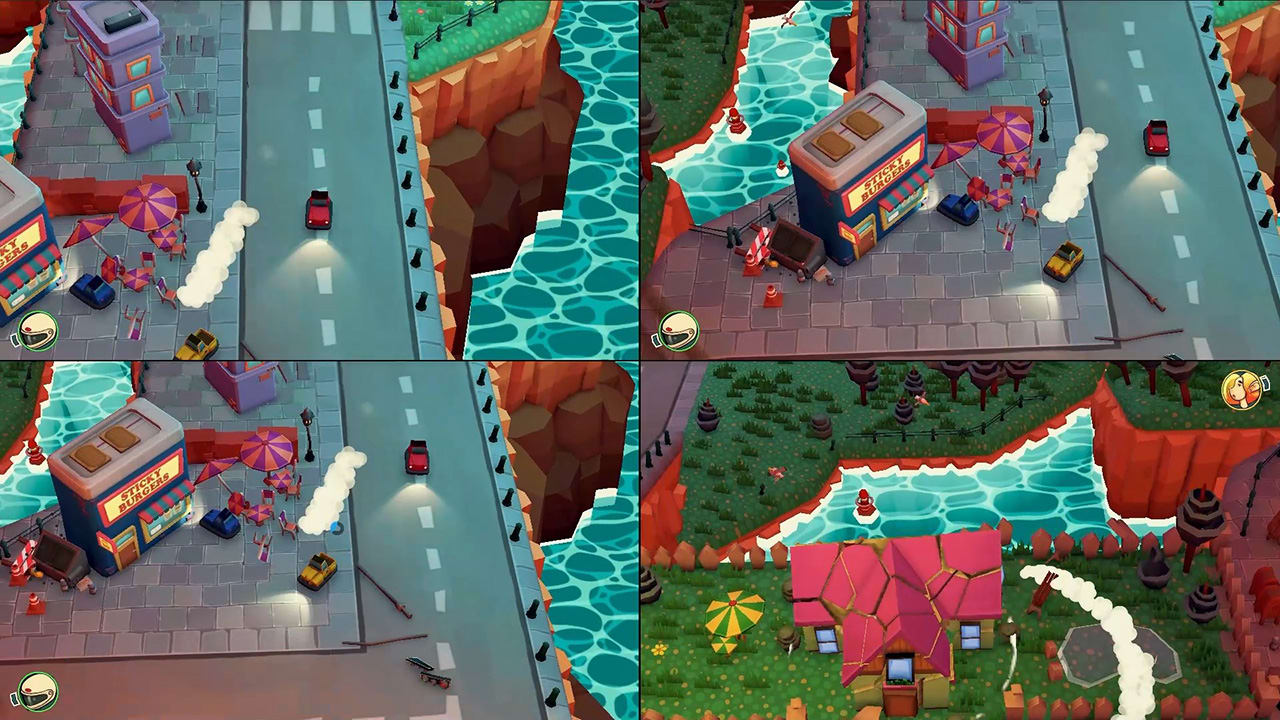
Task: Select Player 4's bottom-right viewport
Action: pyautogui.click(x=960, y=540)
